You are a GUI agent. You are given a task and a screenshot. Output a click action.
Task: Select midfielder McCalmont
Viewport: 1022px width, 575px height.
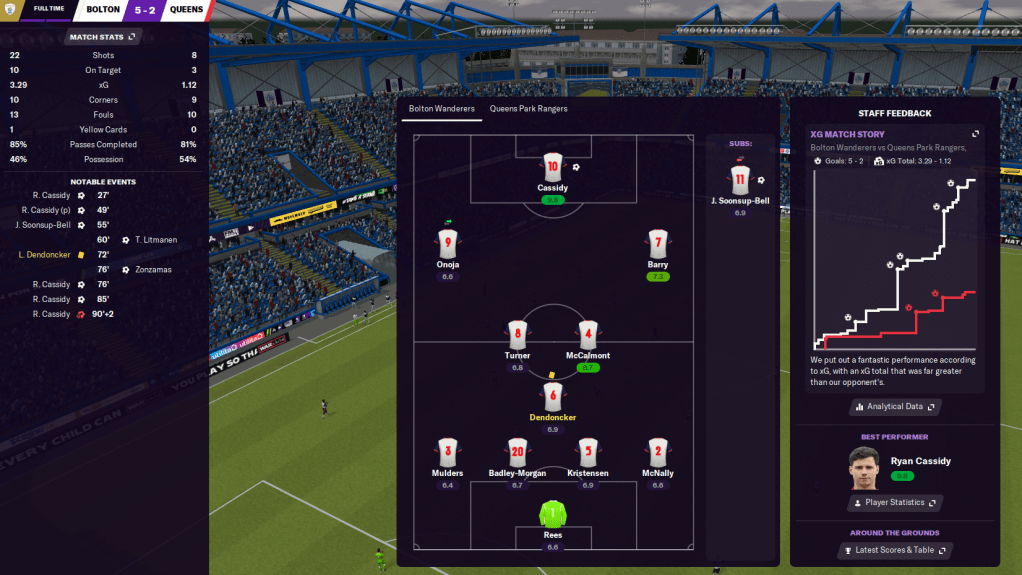point(588,334)
